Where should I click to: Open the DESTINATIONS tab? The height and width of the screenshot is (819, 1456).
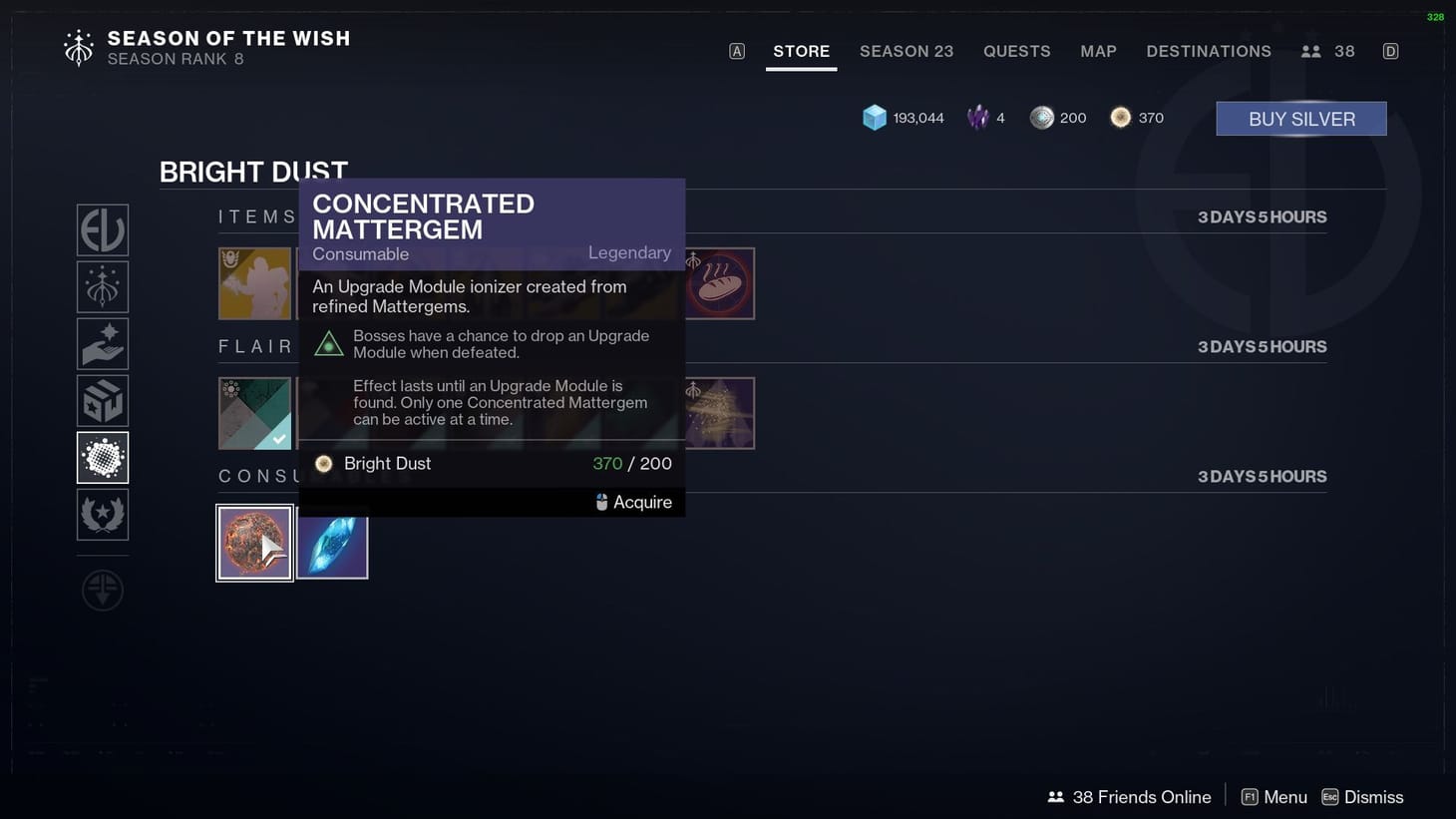click(x=1209, y=51)
